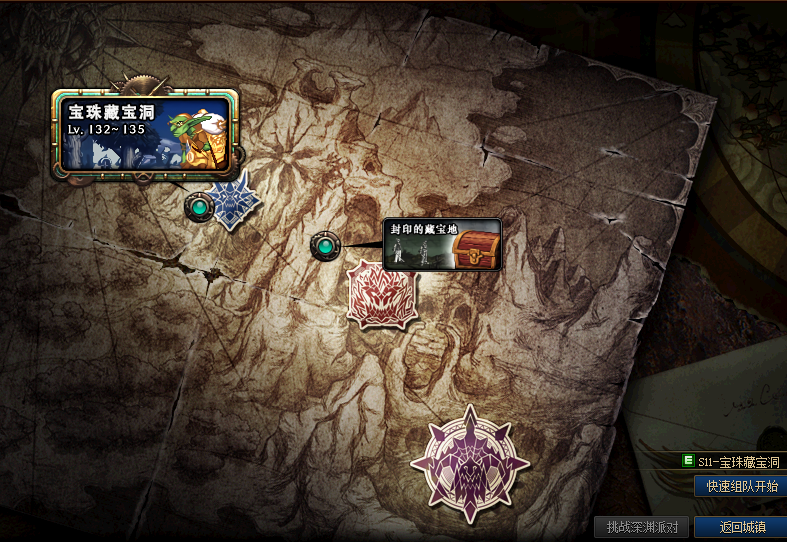The image size is (787, 542).
Task: Pick the large purple boss emblem
Action: click(x=469, y=463)
